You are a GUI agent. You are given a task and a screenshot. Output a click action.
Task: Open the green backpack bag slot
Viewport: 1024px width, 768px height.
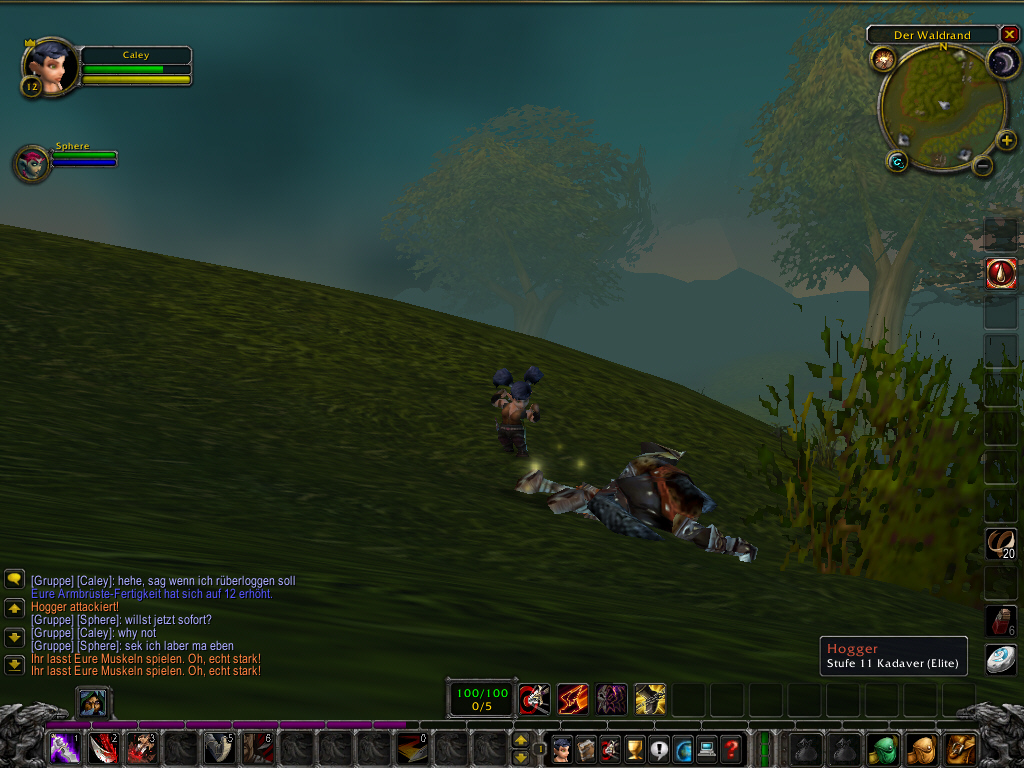[x=882, y=748]
